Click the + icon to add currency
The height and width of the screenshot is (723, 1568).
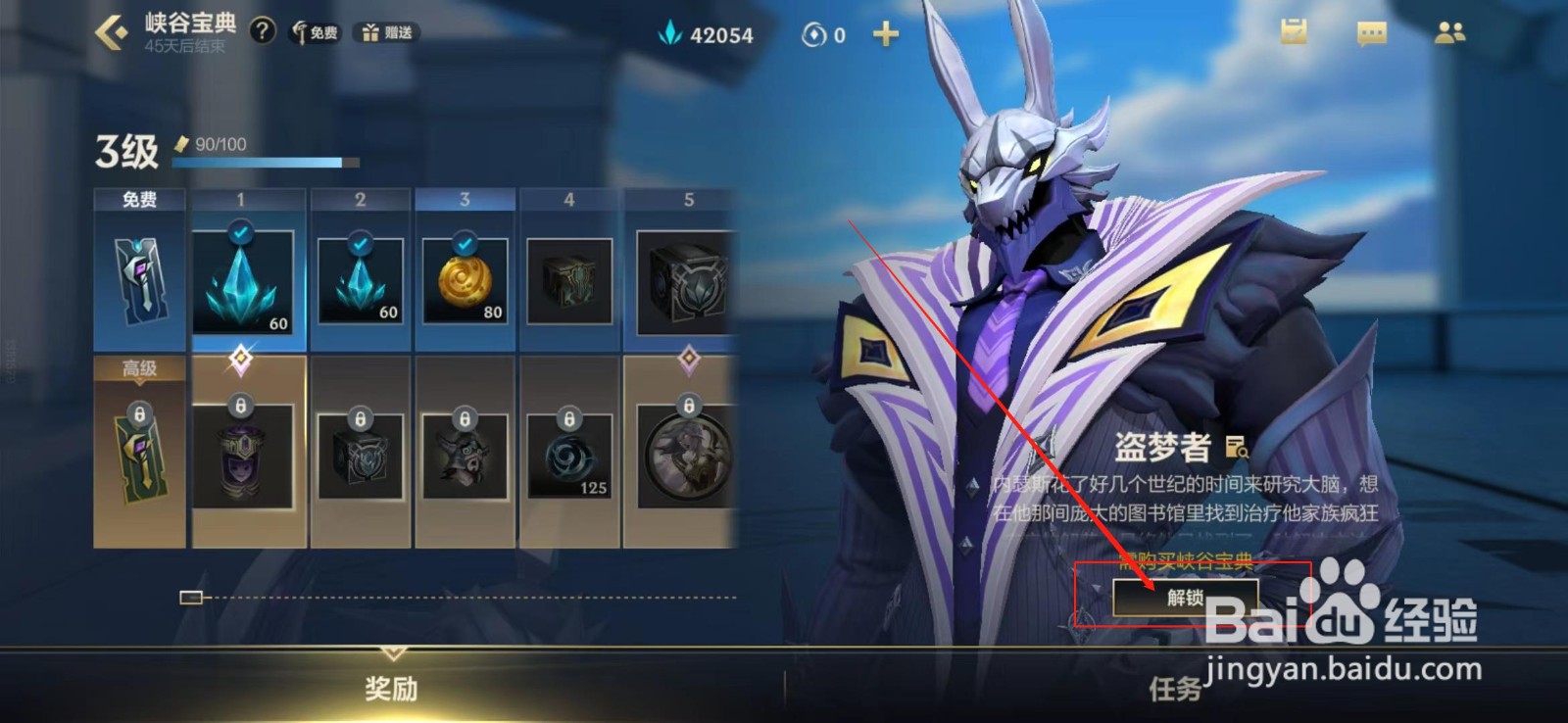point(885,33)
